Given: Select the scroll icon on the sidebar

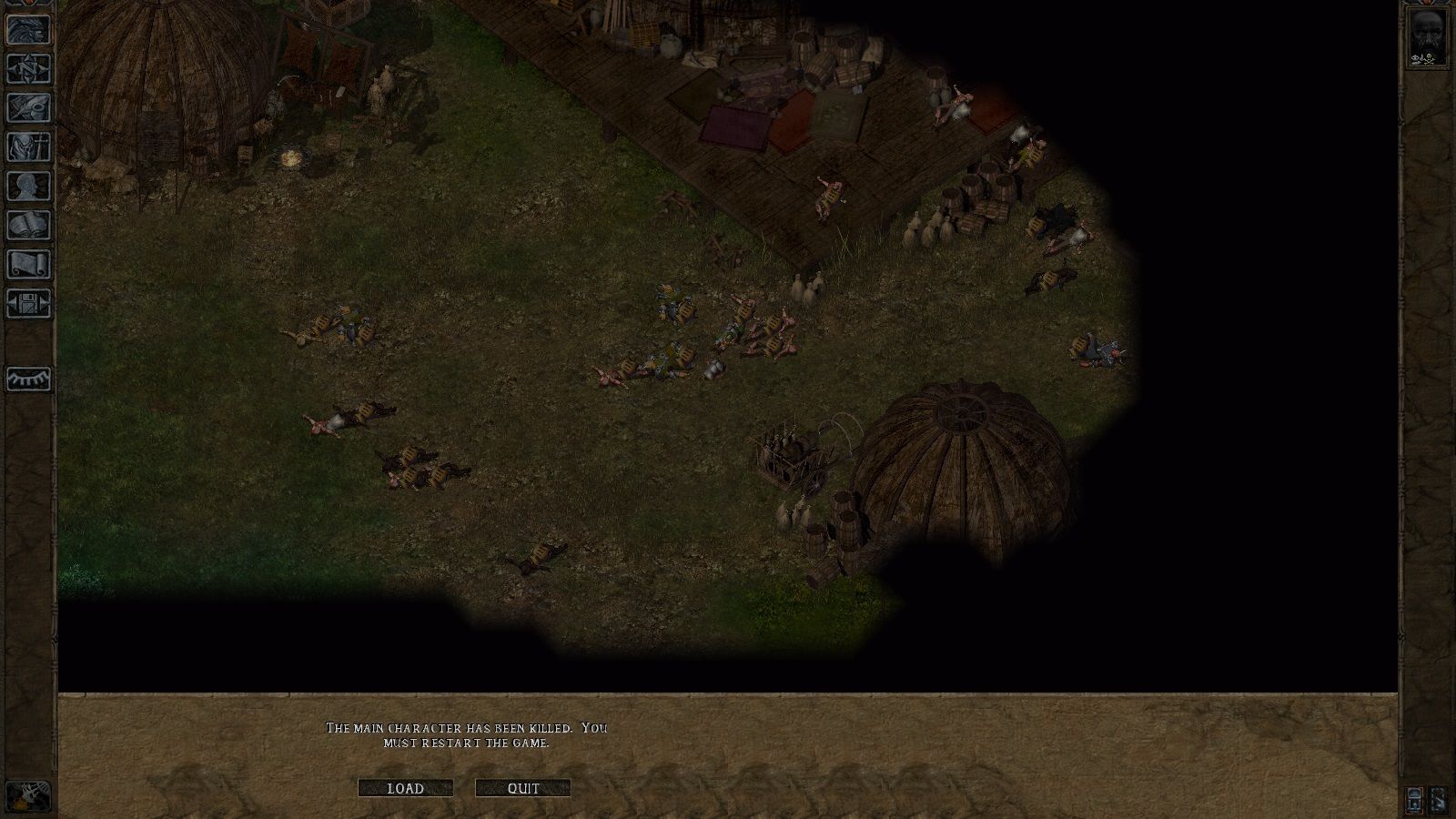Looking at the screenshot, I should (x=26, y=264).
